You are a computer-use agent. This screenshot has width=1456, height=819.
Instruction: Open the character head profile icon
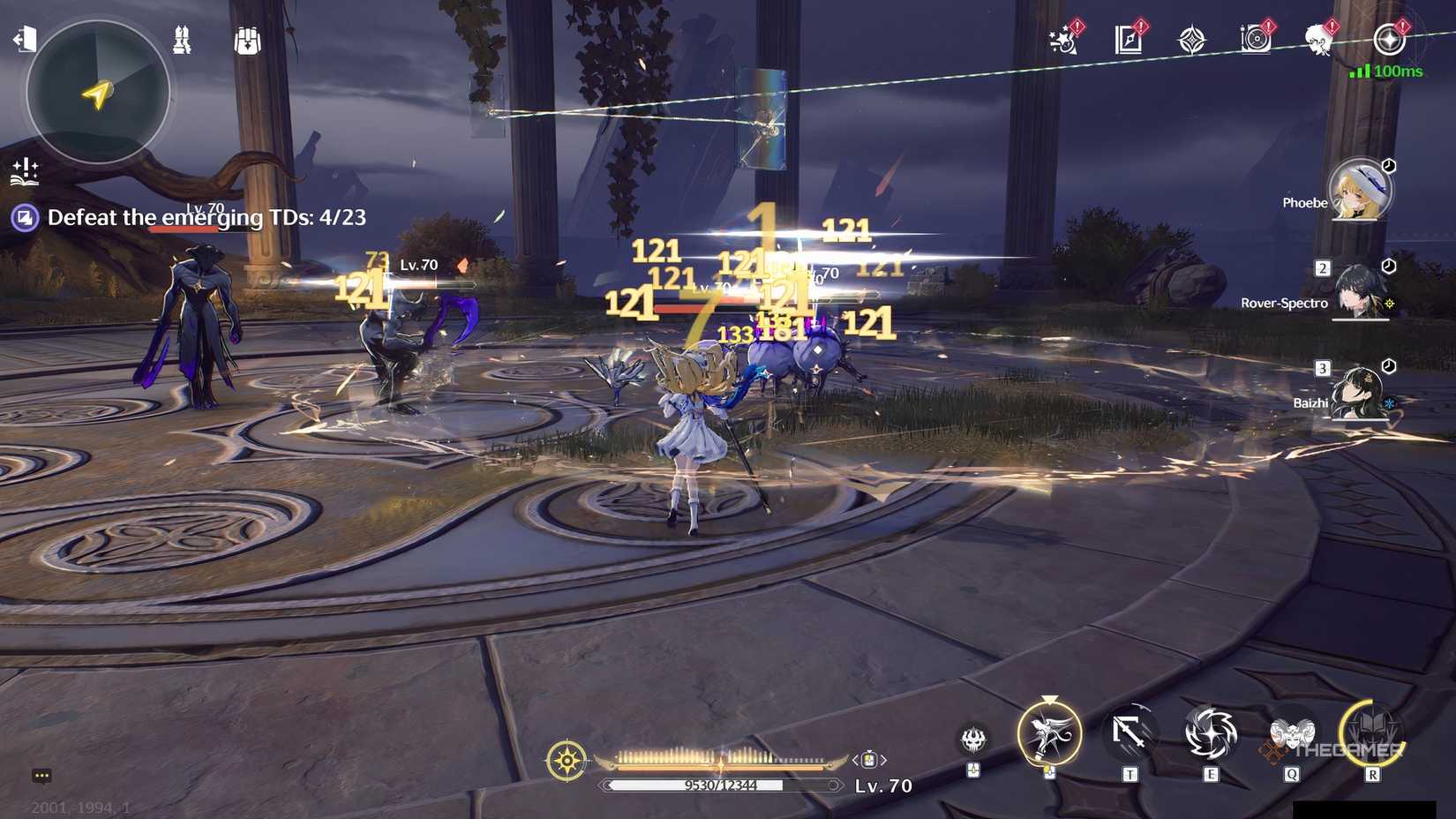pos(1319,40)
